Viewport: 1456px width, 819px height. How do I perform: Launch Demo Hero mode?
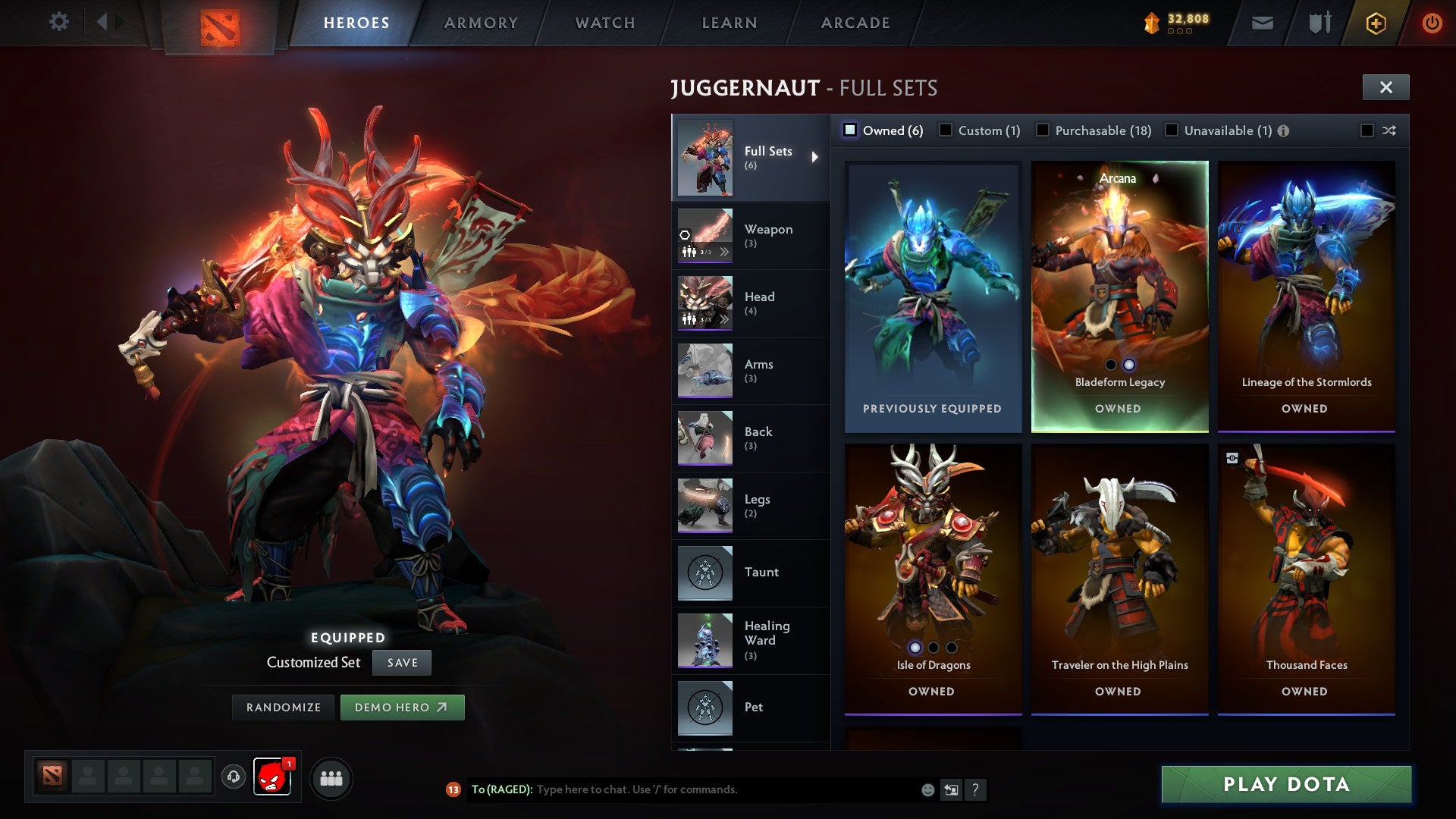[x=402, y=708]
